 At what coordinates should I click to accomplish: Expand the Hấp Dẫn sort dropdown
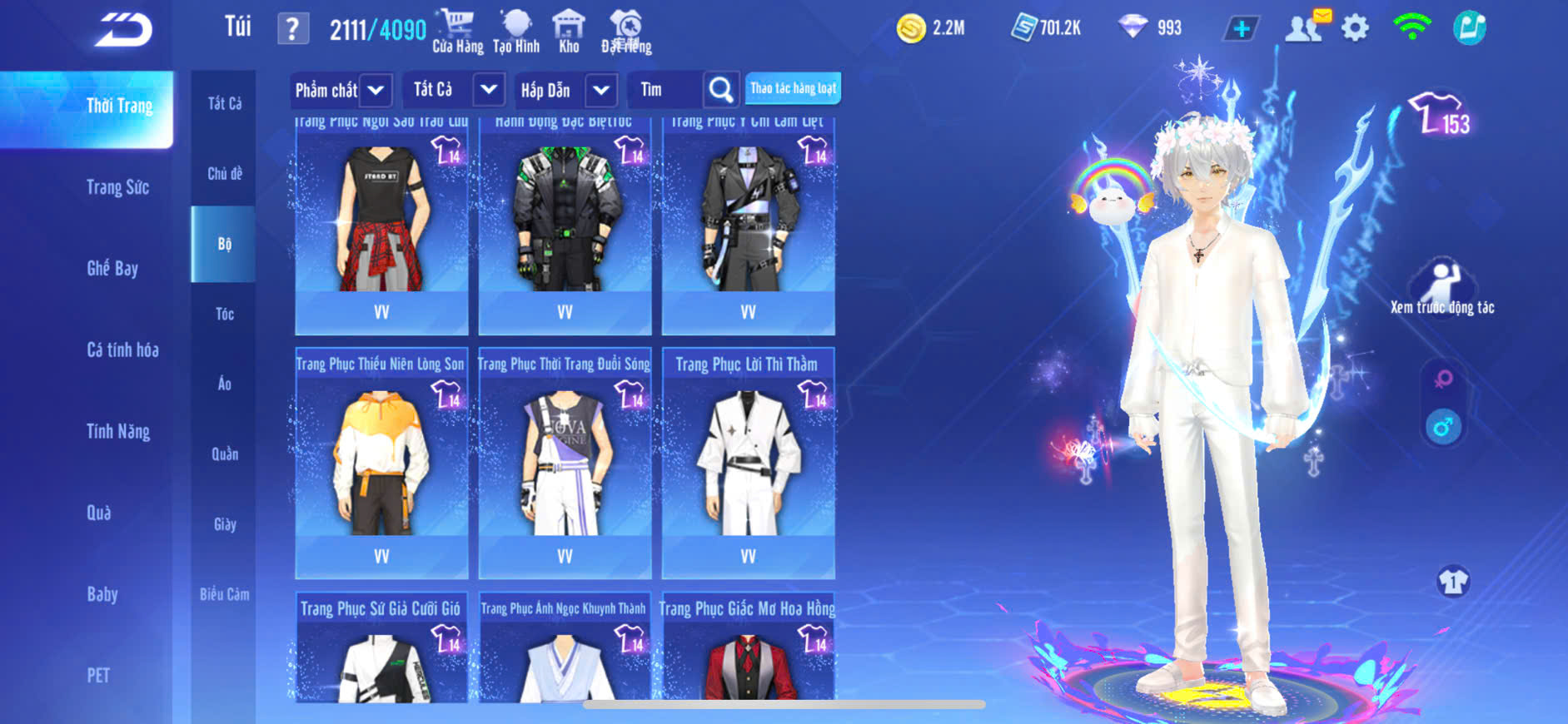coord(601,90)
